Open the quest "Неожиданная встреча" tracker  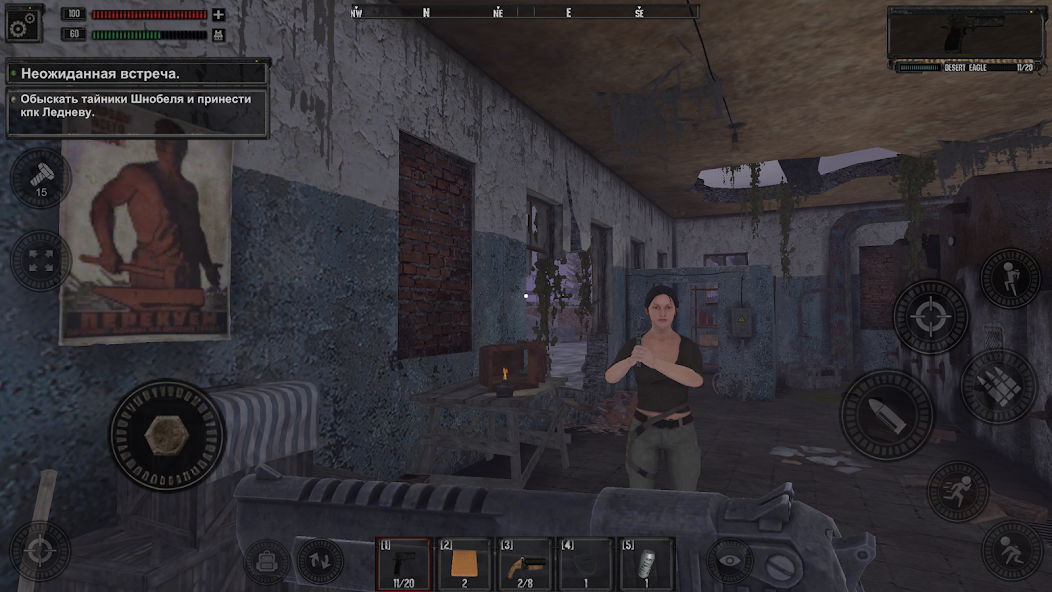pos(137,73)
